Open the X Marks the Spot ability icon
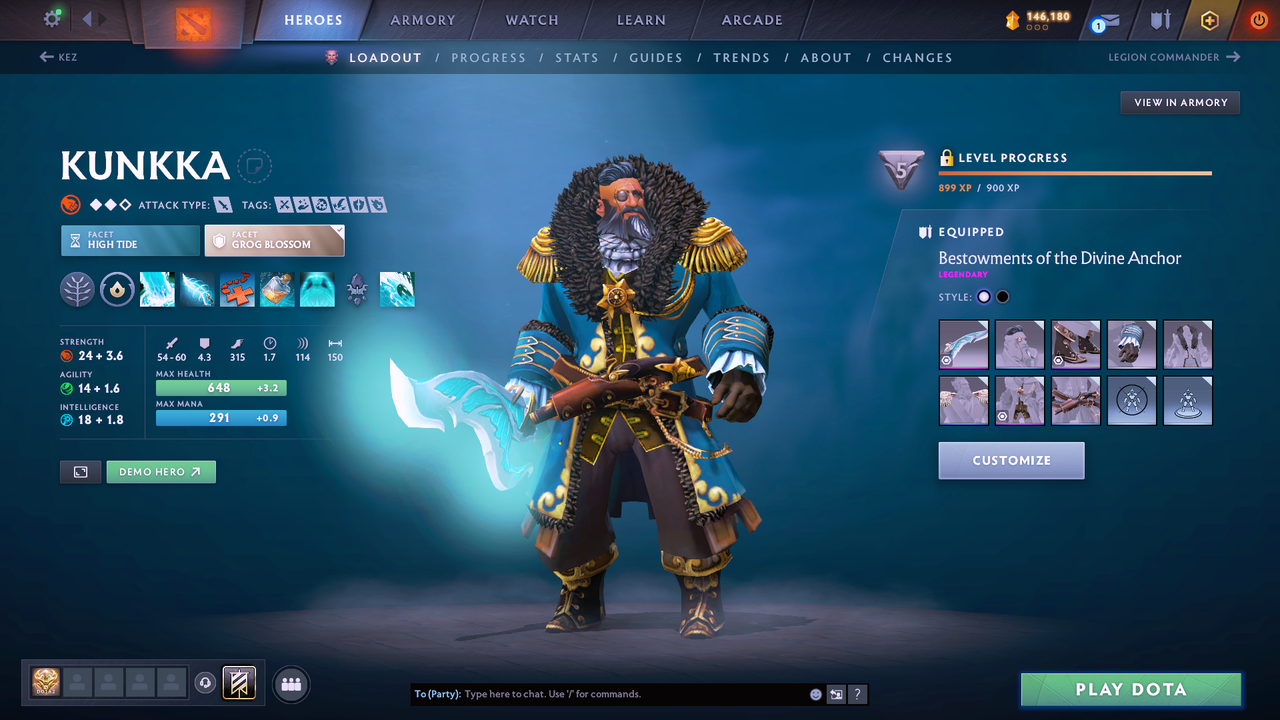The image size is (1280, 720). point(236,289)
